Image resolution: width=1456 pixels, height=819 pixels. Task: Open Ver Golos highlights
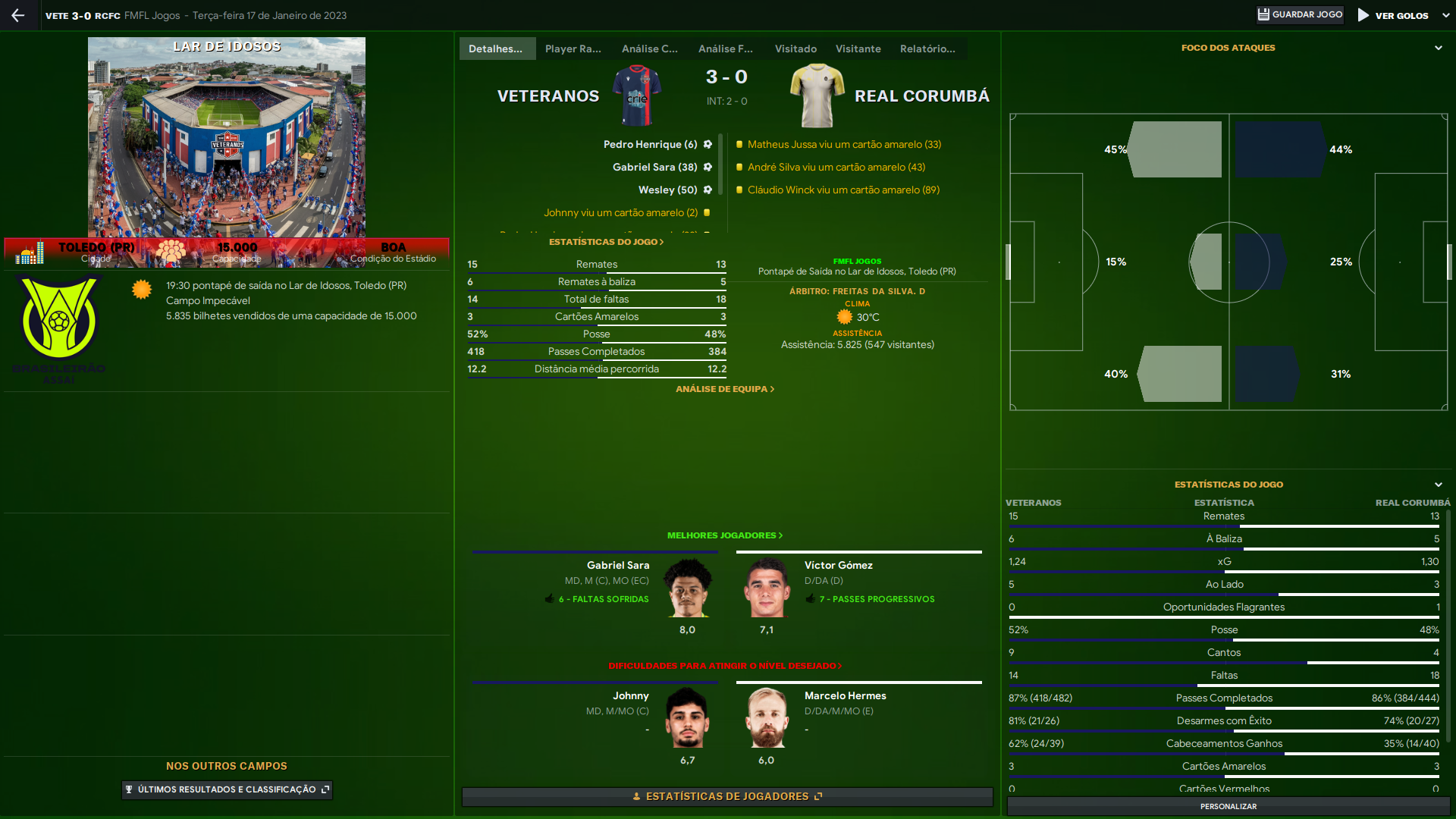pyautogui.click(x=1394, y=15)
